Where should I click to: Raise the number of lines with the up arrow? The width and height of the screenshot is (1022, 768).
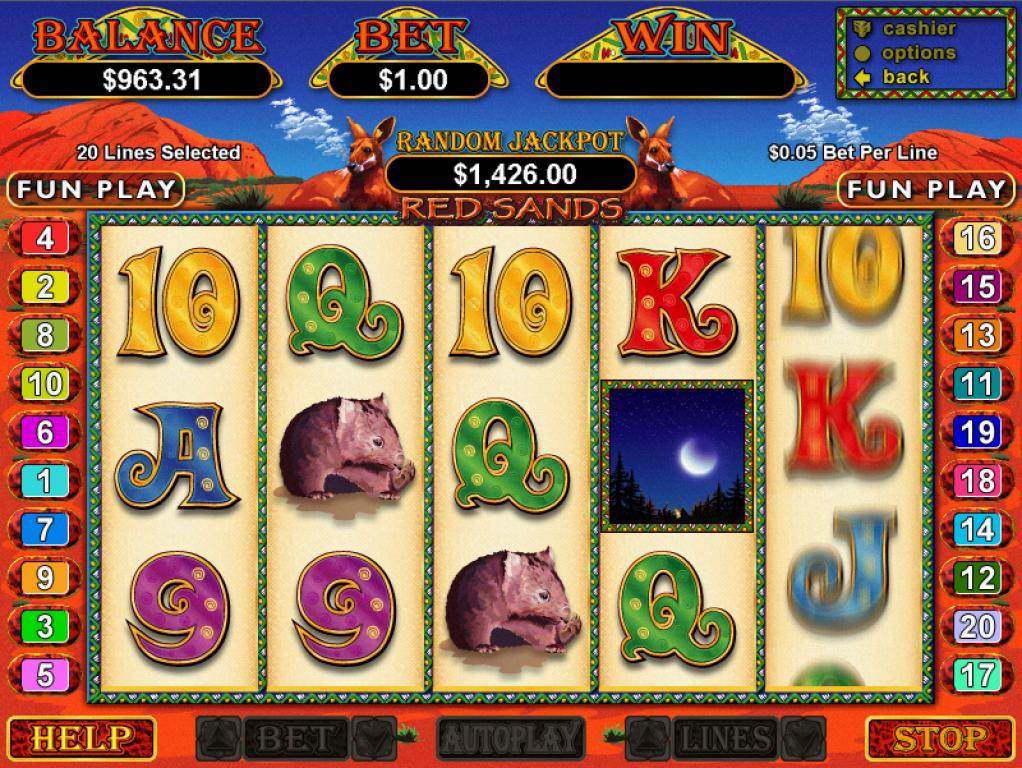[x=648, y=738]
